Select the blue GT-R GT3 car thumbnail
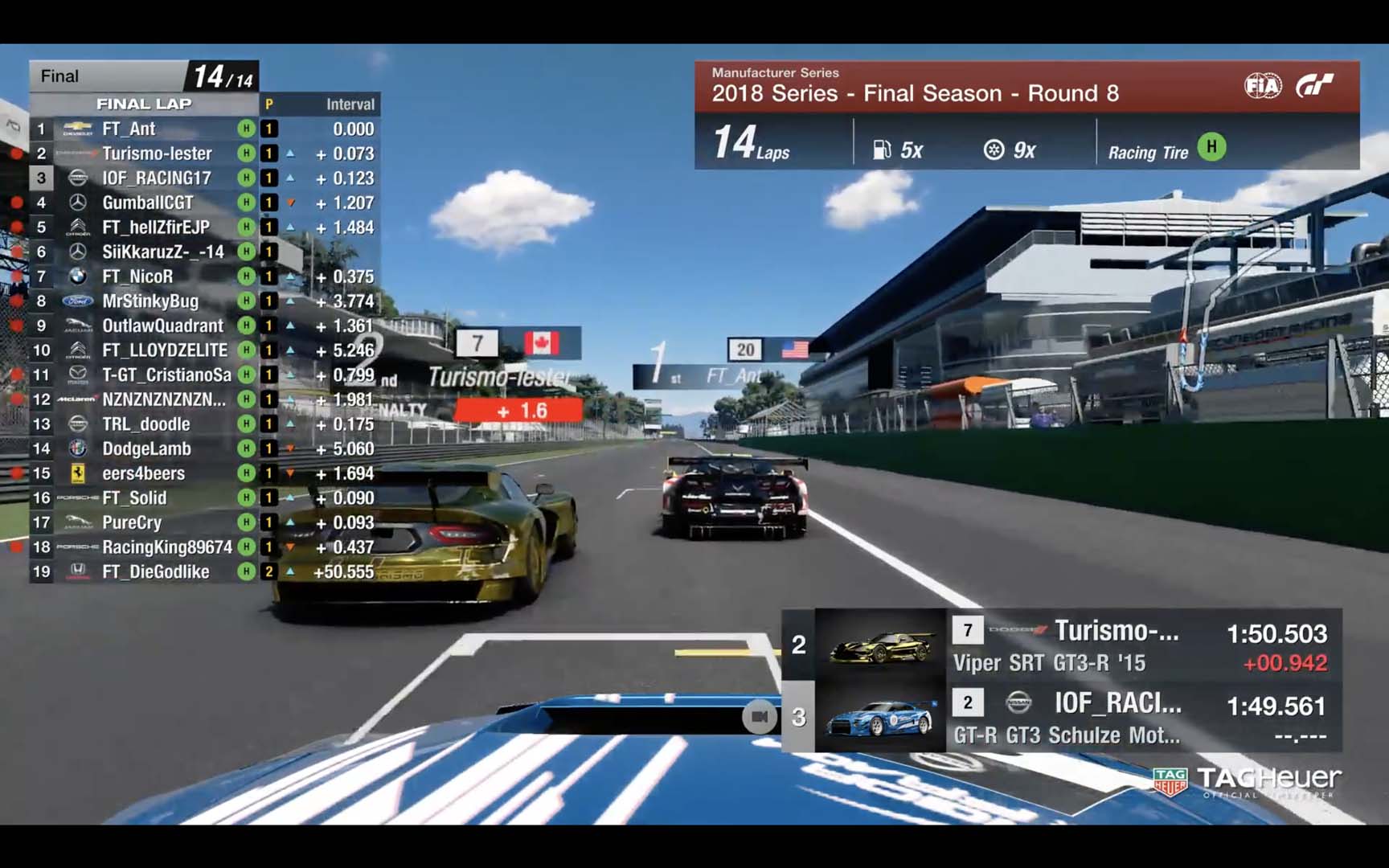This screenshot has height=868, width=1389. [881, 717]
